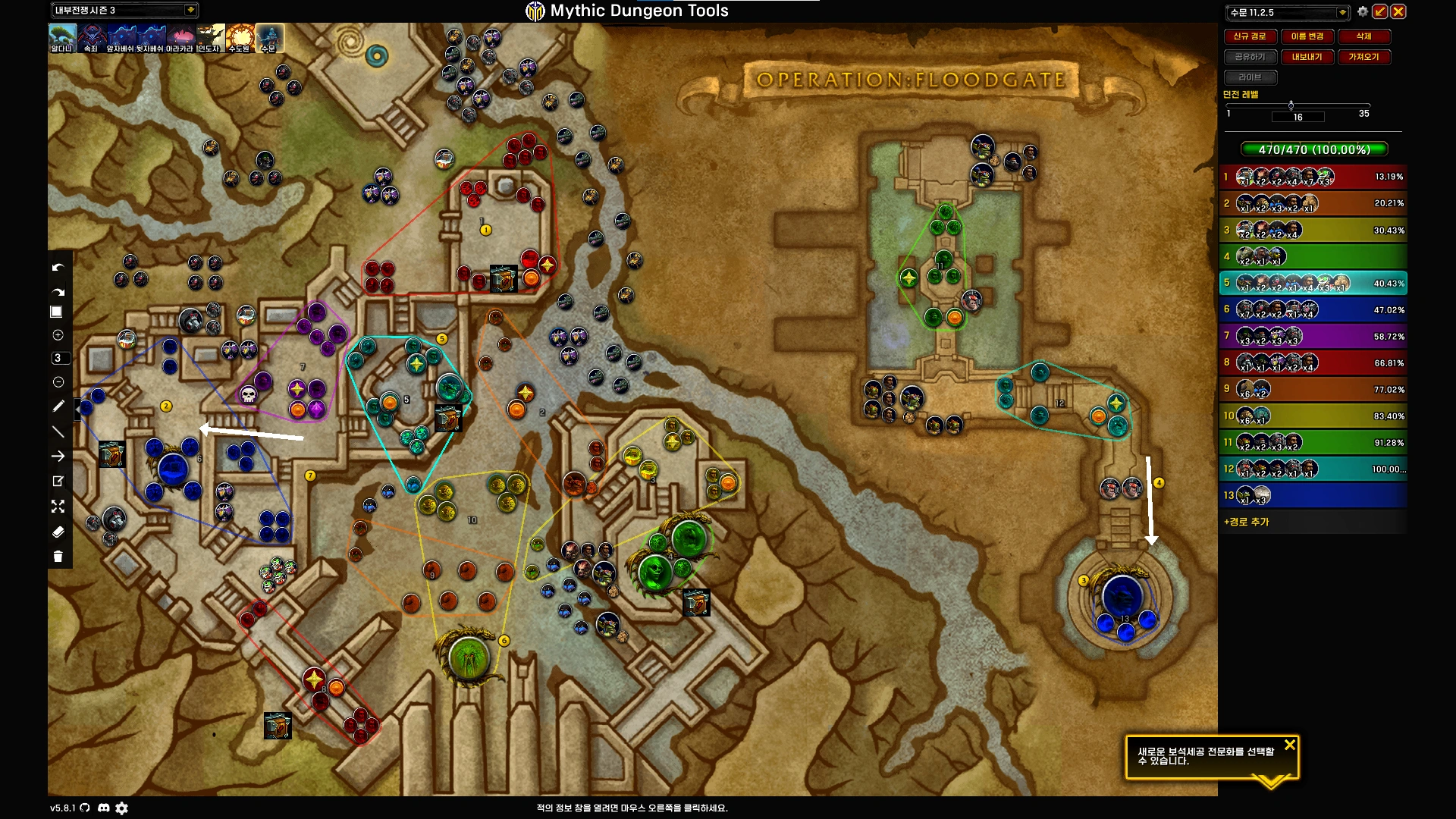
Task: Click the dungeon level slider handle
Action: coord(1291,105)
